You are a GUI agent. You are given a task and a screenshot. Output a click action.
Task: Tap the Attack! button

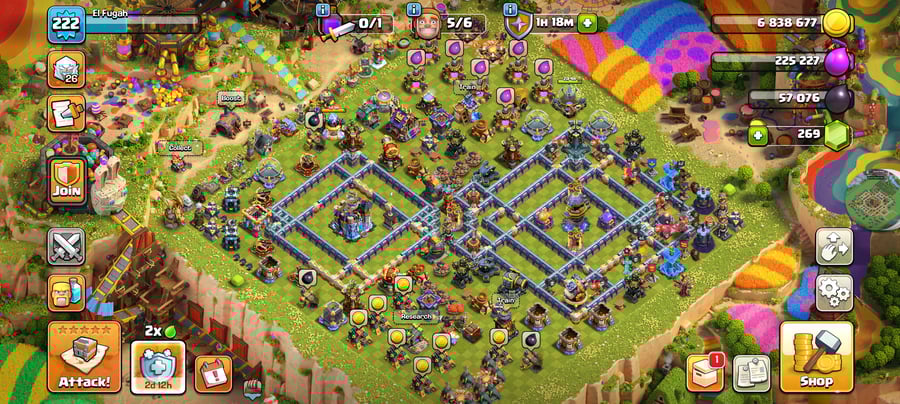pyautogui.click(x=84, y=357)
